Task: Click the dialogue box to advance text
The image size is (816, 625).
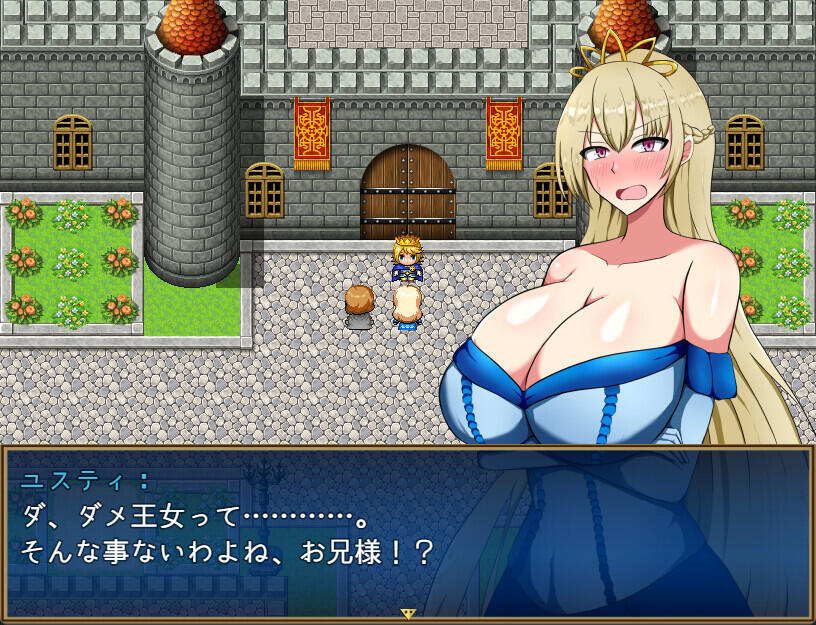Action: [x=300, y=530]
